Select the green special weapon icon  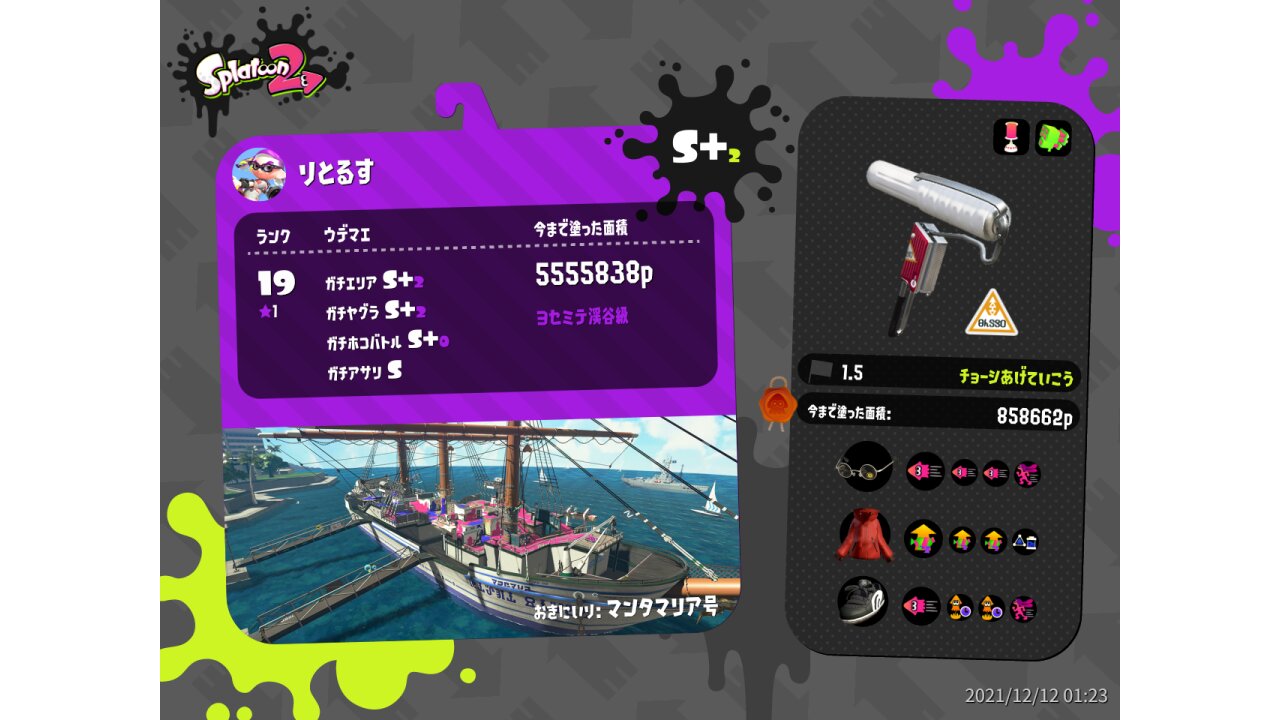(x=1052, y=138)
